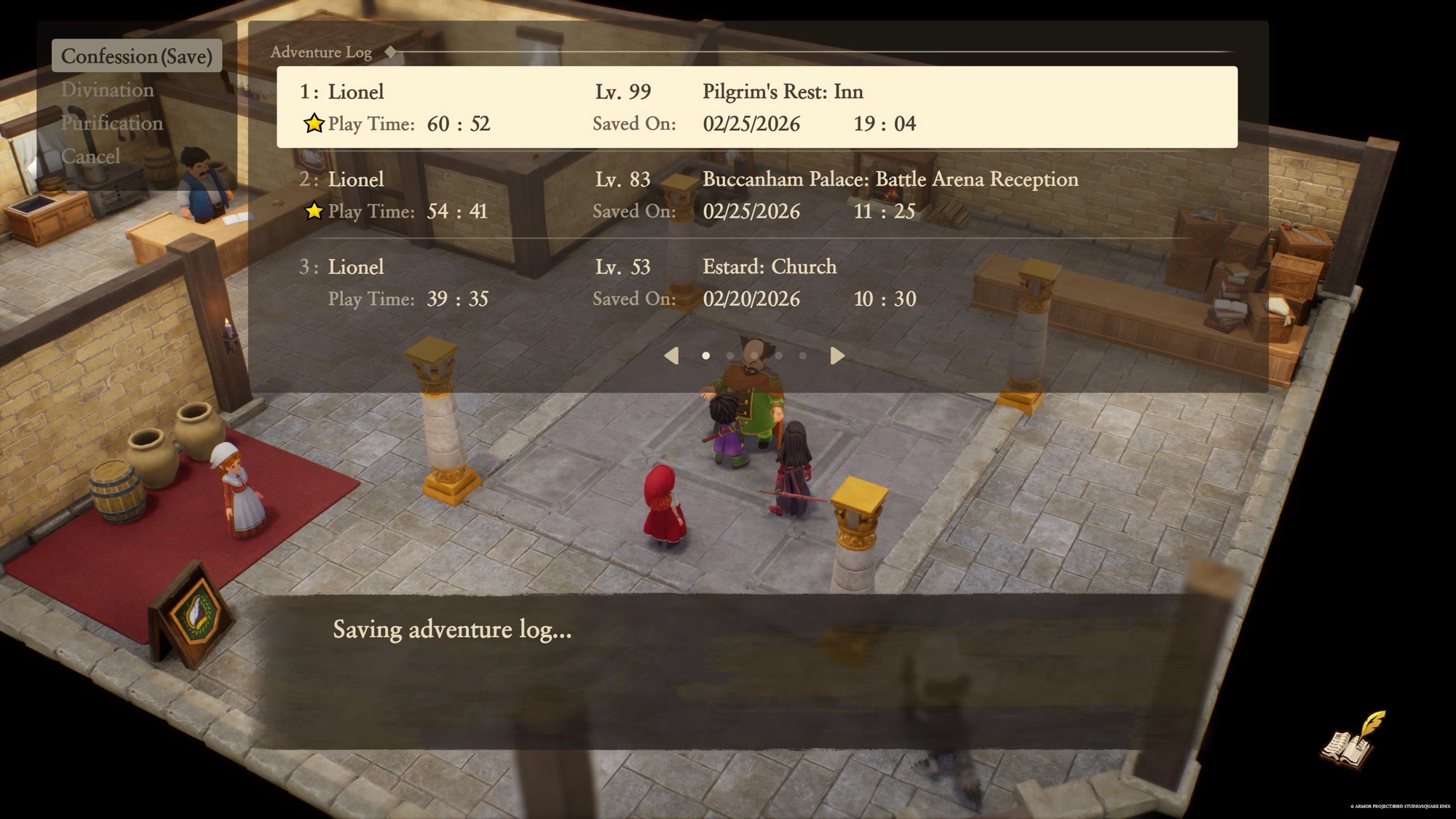The height and width of the screenshot is (819, 1456).
Task: Go to previous adventure log page arrow
Action: [671, 355]
